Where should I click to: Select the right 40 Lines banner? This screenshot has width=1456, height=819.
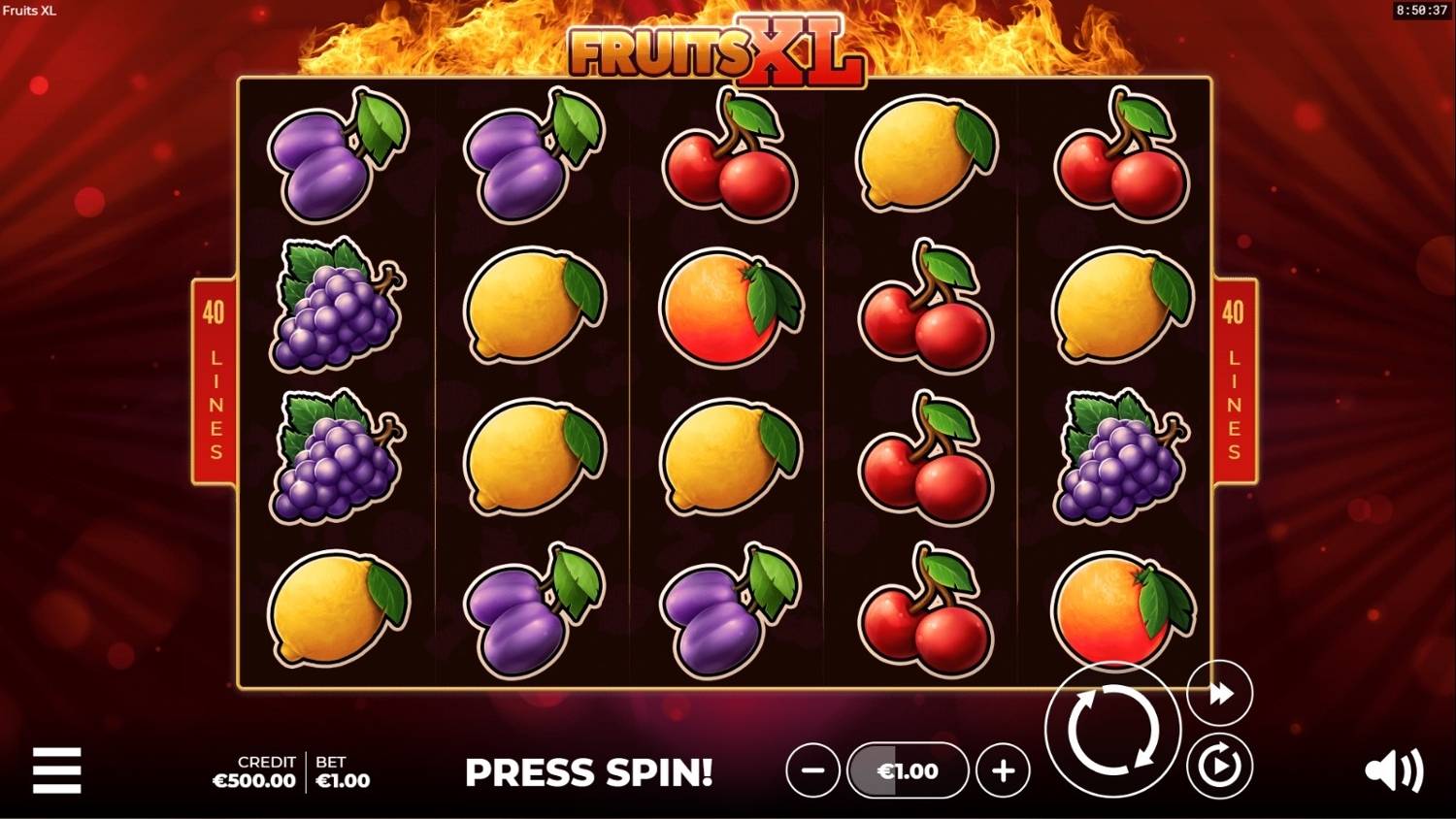pos(1235,378)
